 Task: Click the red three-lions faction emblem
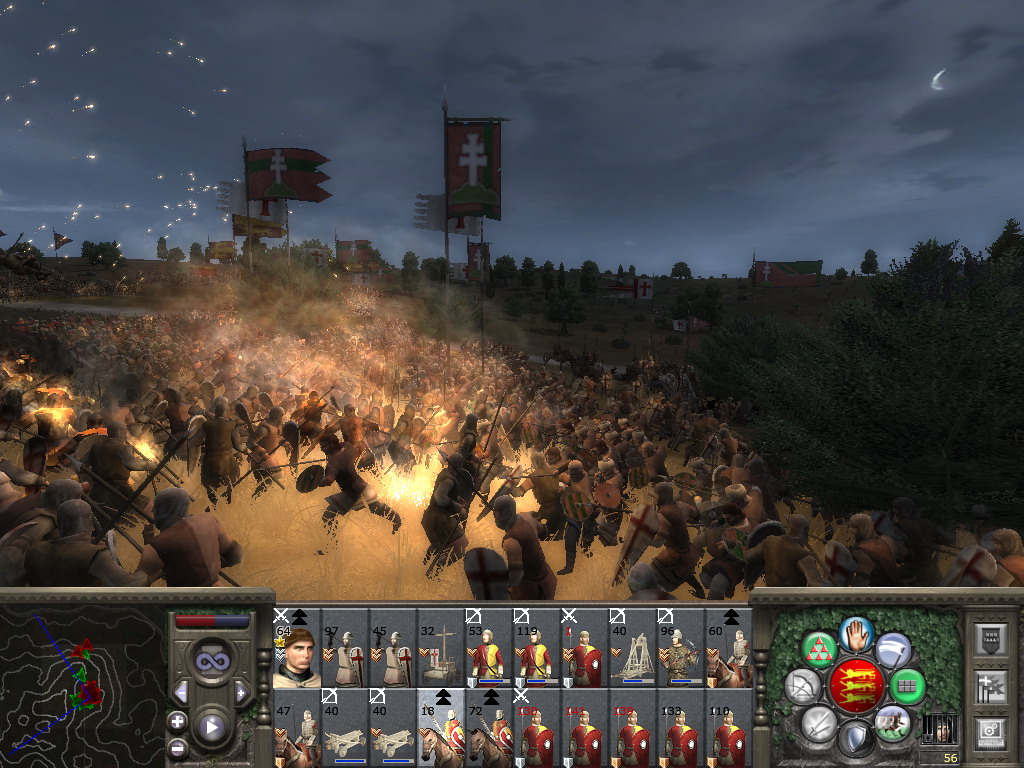(x=856, y=686)
